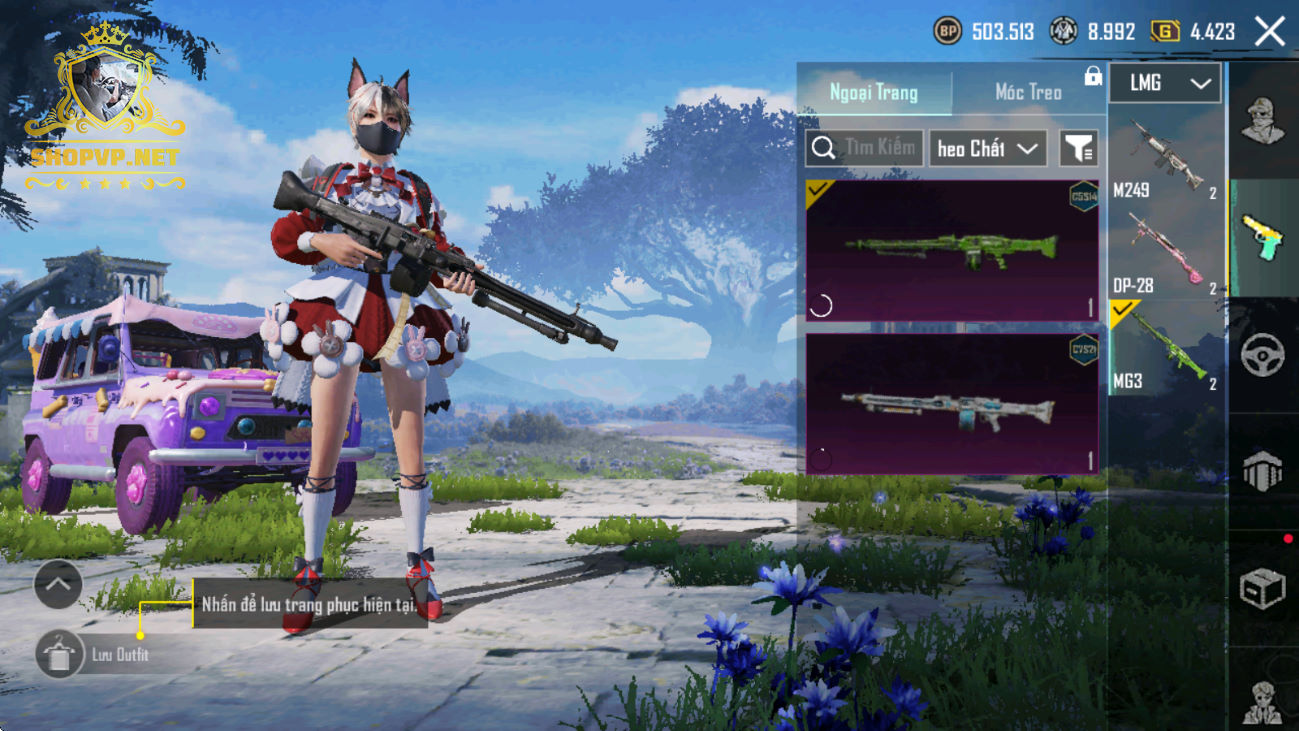Expand the up-arrow circle button
The image size is (1299, 731).
pyautogui.click(x=58, y=585)
